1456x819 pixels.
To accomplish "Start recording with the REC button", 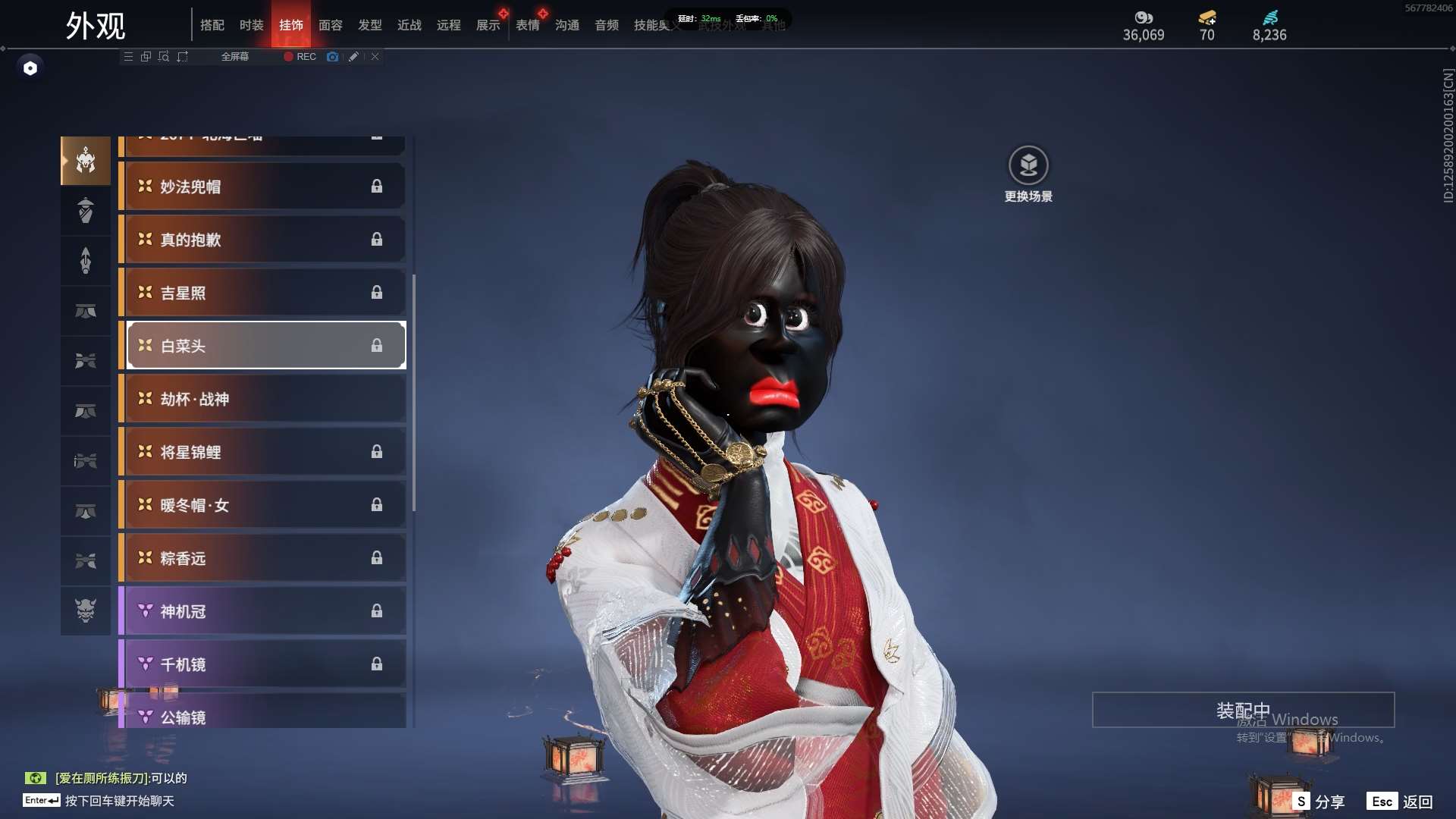I will coord(300,57).
